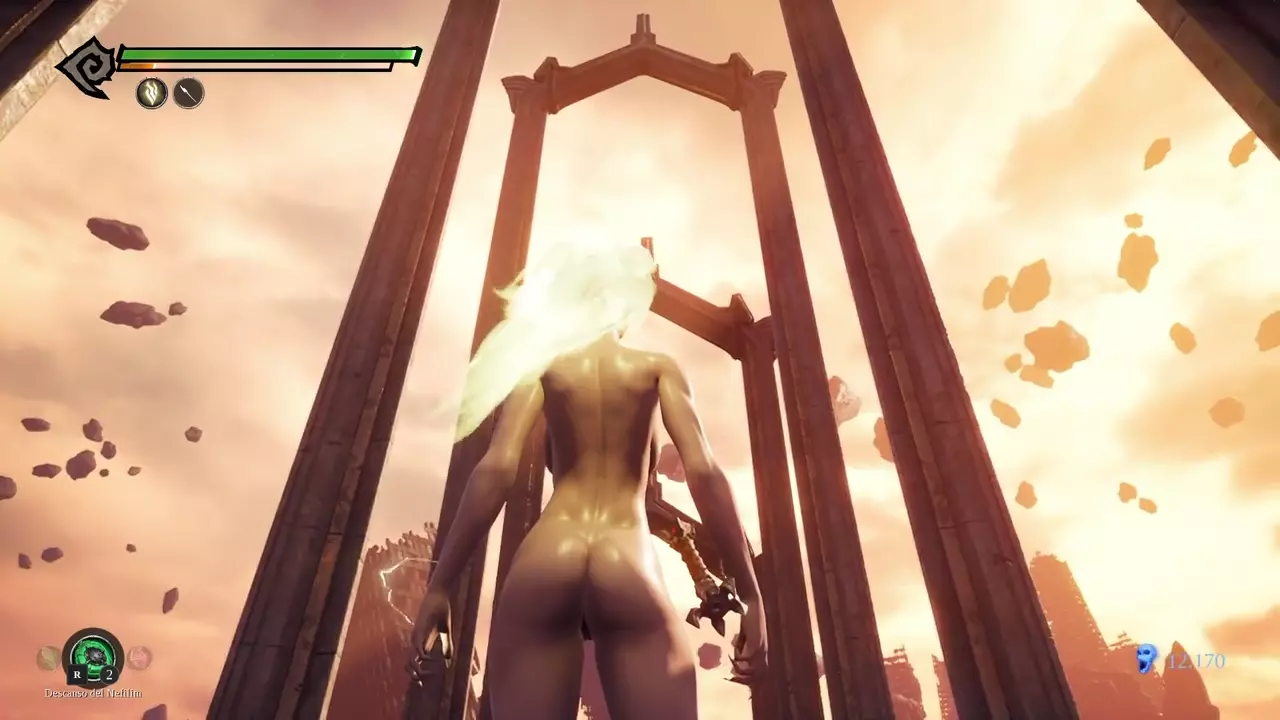The width and height of the screenshot is (1280, 720).
Task: Choose the spear weapon icon
Action: click(x=188, y=94)
